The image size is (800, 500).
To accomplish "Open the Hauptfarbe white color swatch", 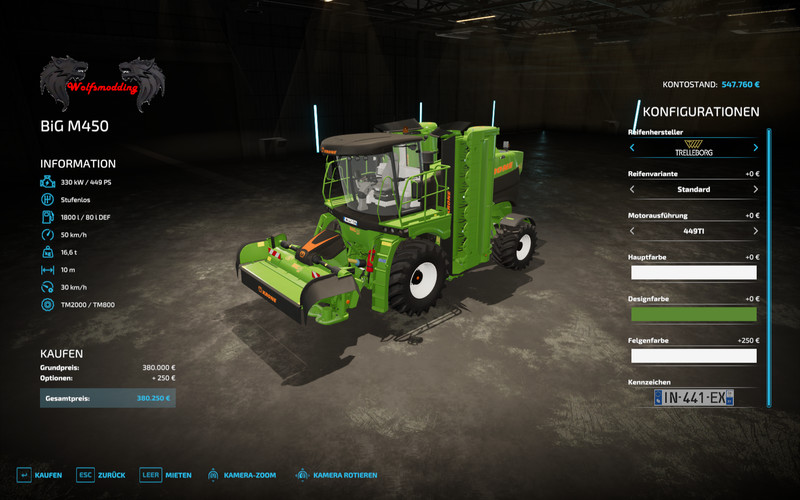I will [693, 272].
